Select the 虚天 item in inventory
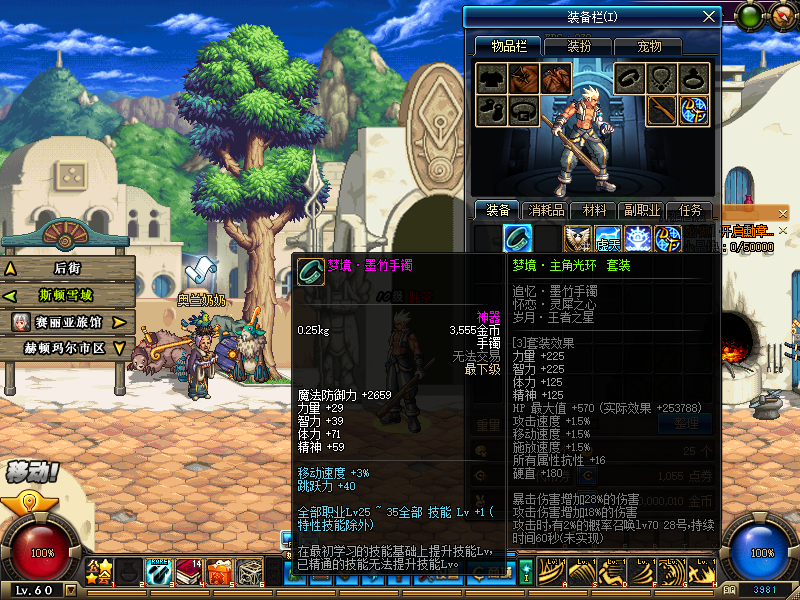 (x=608, y=238)
